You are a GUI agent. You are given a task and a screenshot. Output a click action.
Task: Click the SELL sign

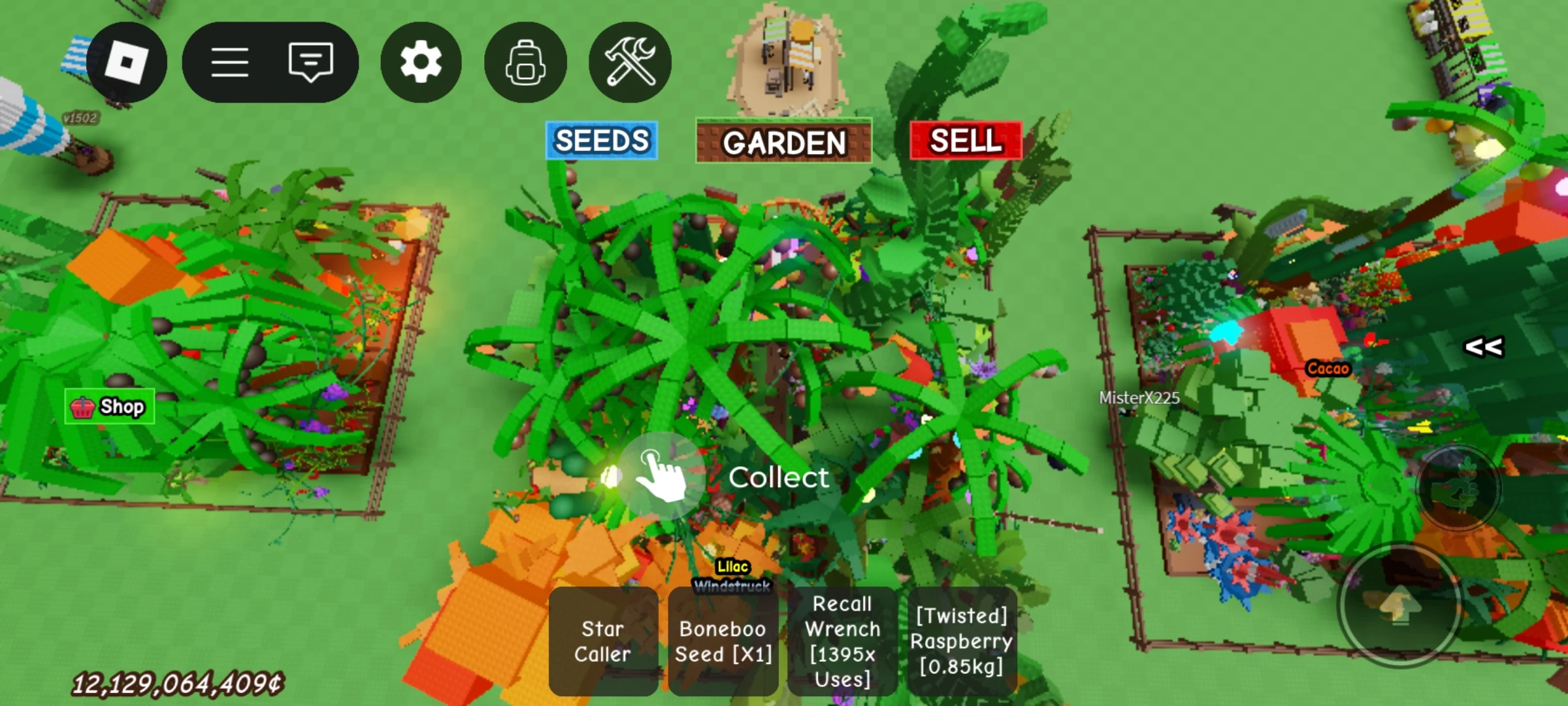pyautogui.click(x=965, y=141)
